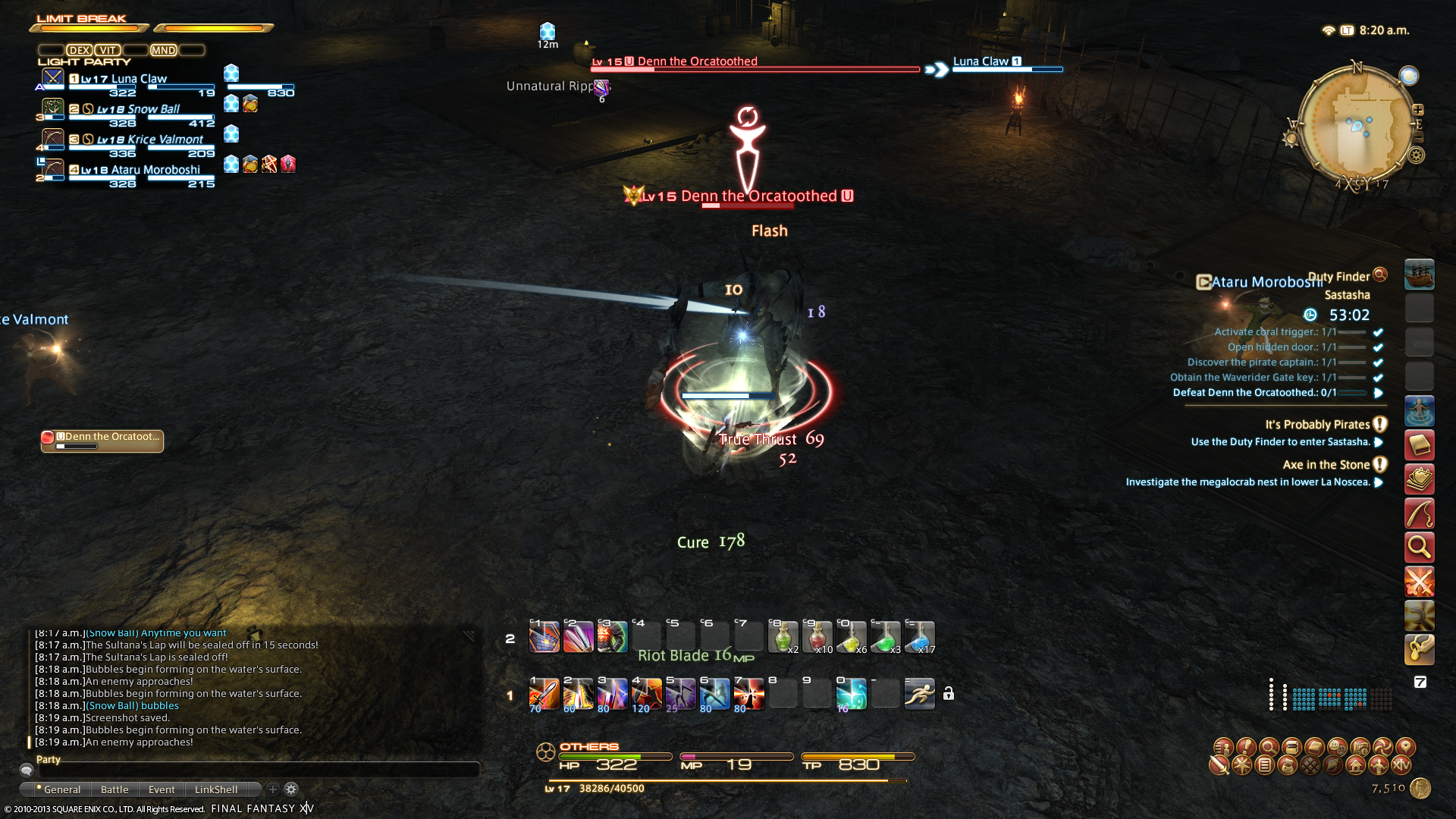Toggle the hotbar padlock
Viewport: 1456px width, 819px height.
(948, 693)
